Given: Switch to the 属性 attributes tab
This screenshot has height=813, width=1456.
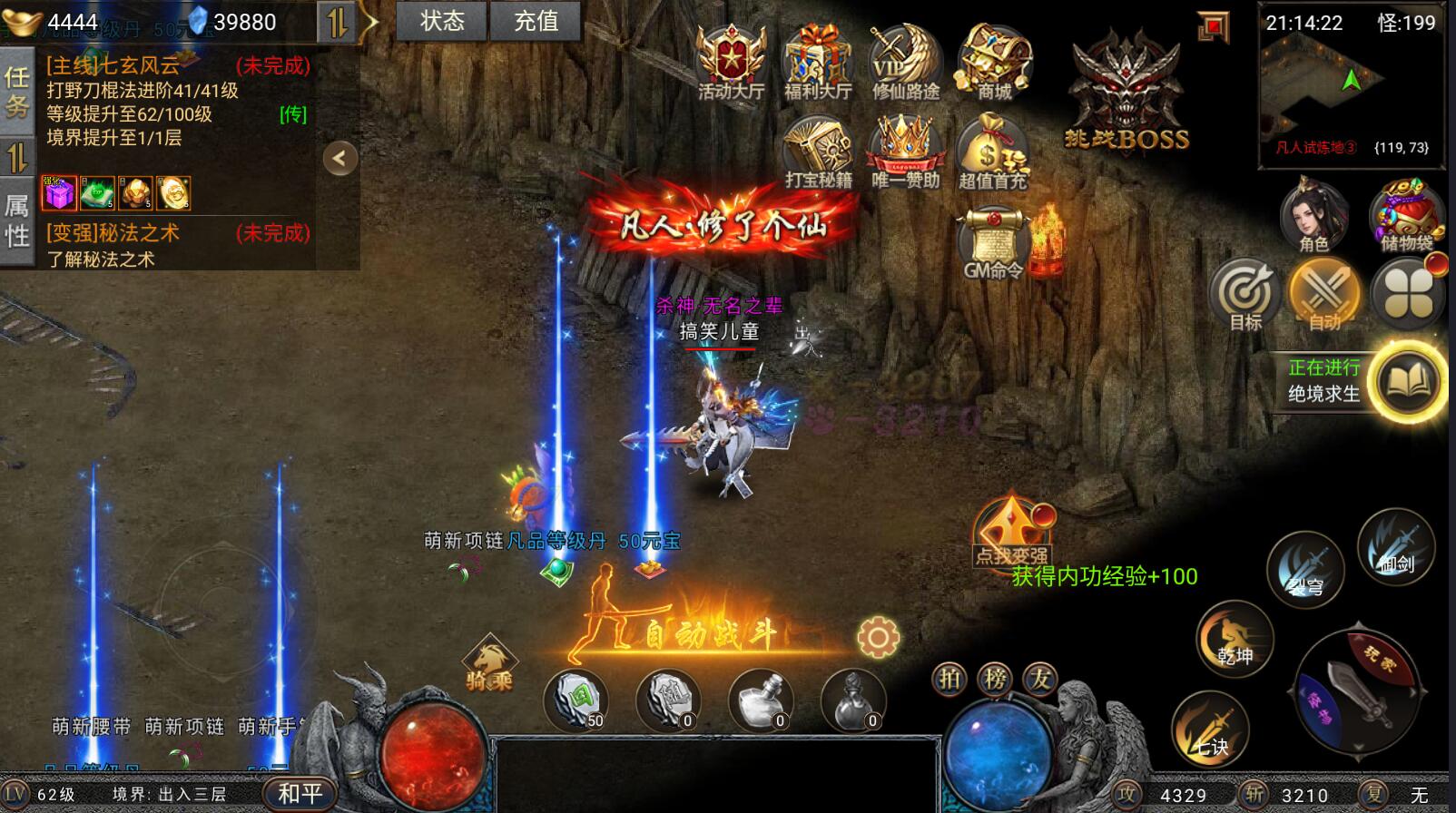Looking at the screenshot, I should 17,221.
